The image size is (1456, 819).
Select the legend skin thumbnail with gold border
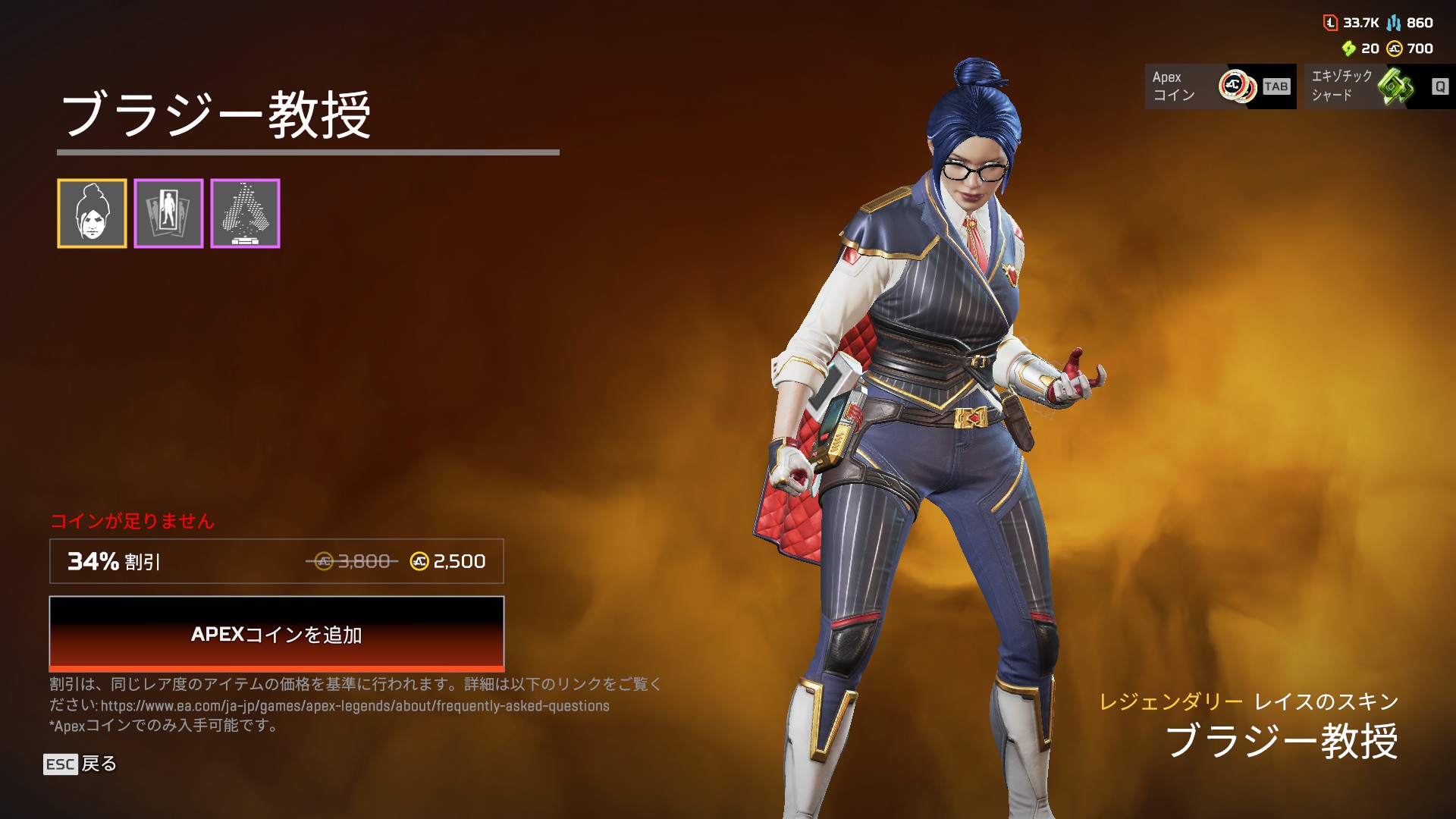point(92,214)
